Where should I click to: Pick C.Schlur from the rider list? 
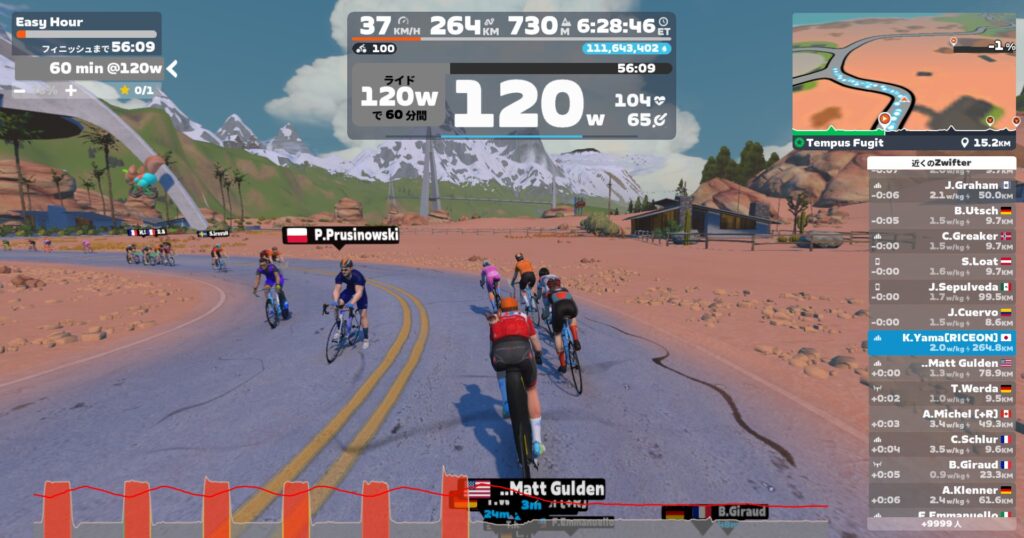click(941, 444)
